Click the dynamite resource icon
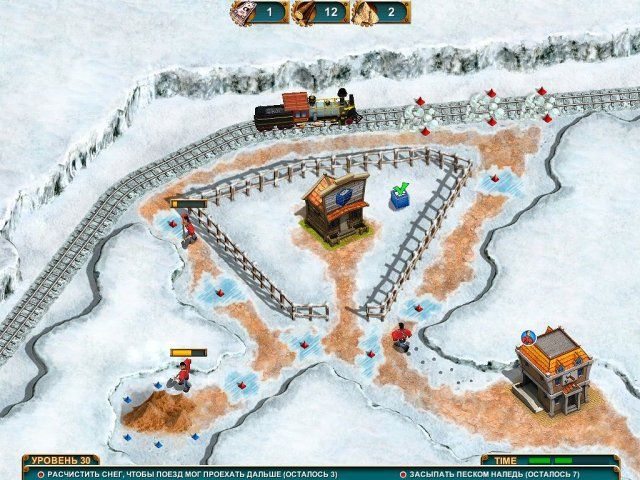 243,12
